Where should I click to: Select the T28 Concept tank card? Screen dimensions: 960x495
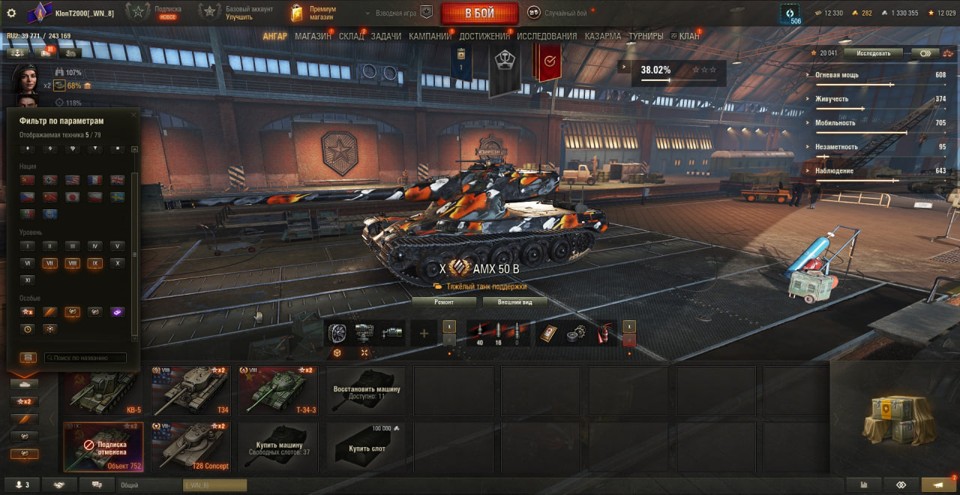pyautogui.click(x=190, y=445)
